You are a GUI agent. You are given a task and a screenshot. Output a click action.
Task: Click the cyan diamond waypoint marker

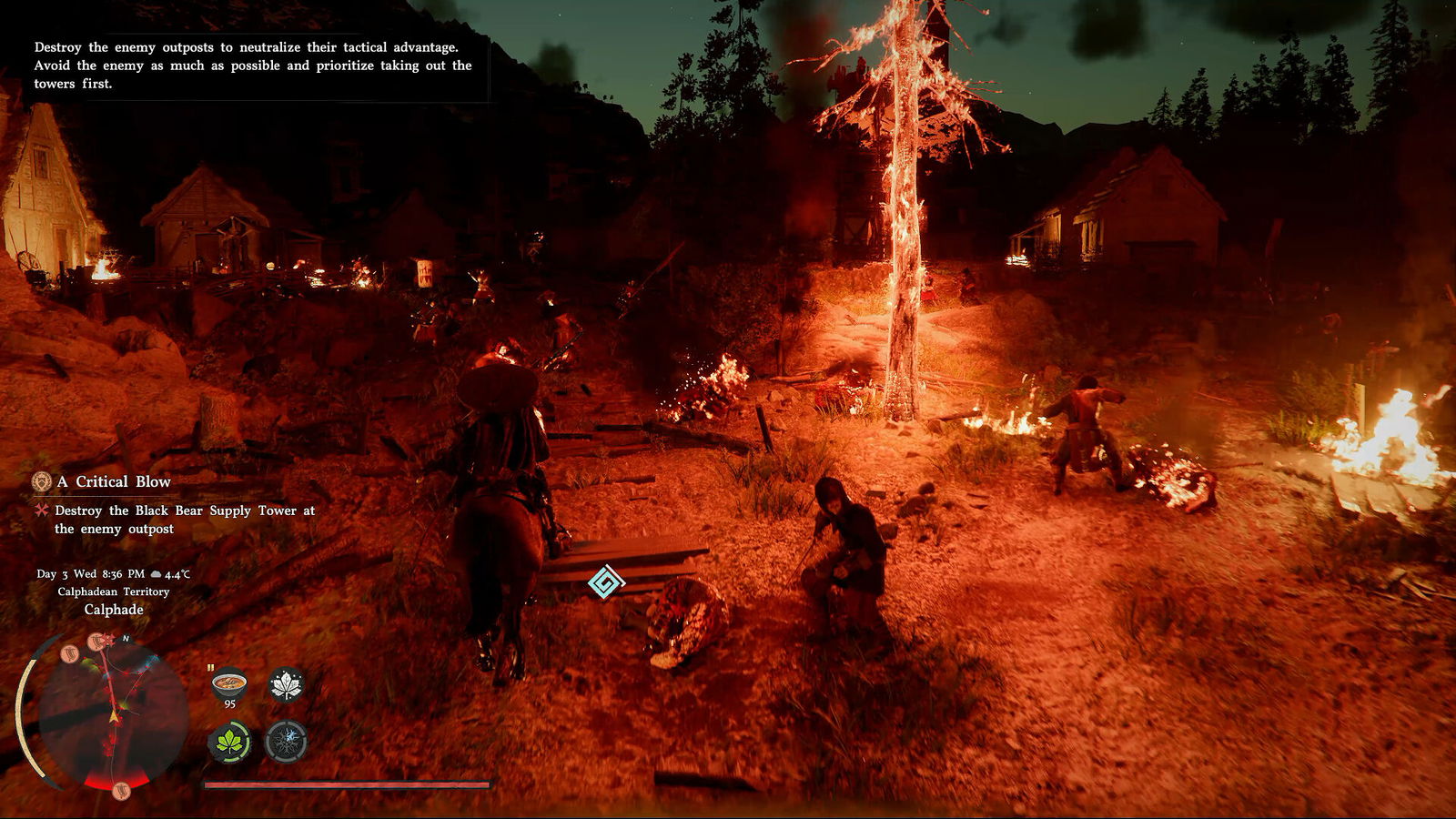click(606, 581)
